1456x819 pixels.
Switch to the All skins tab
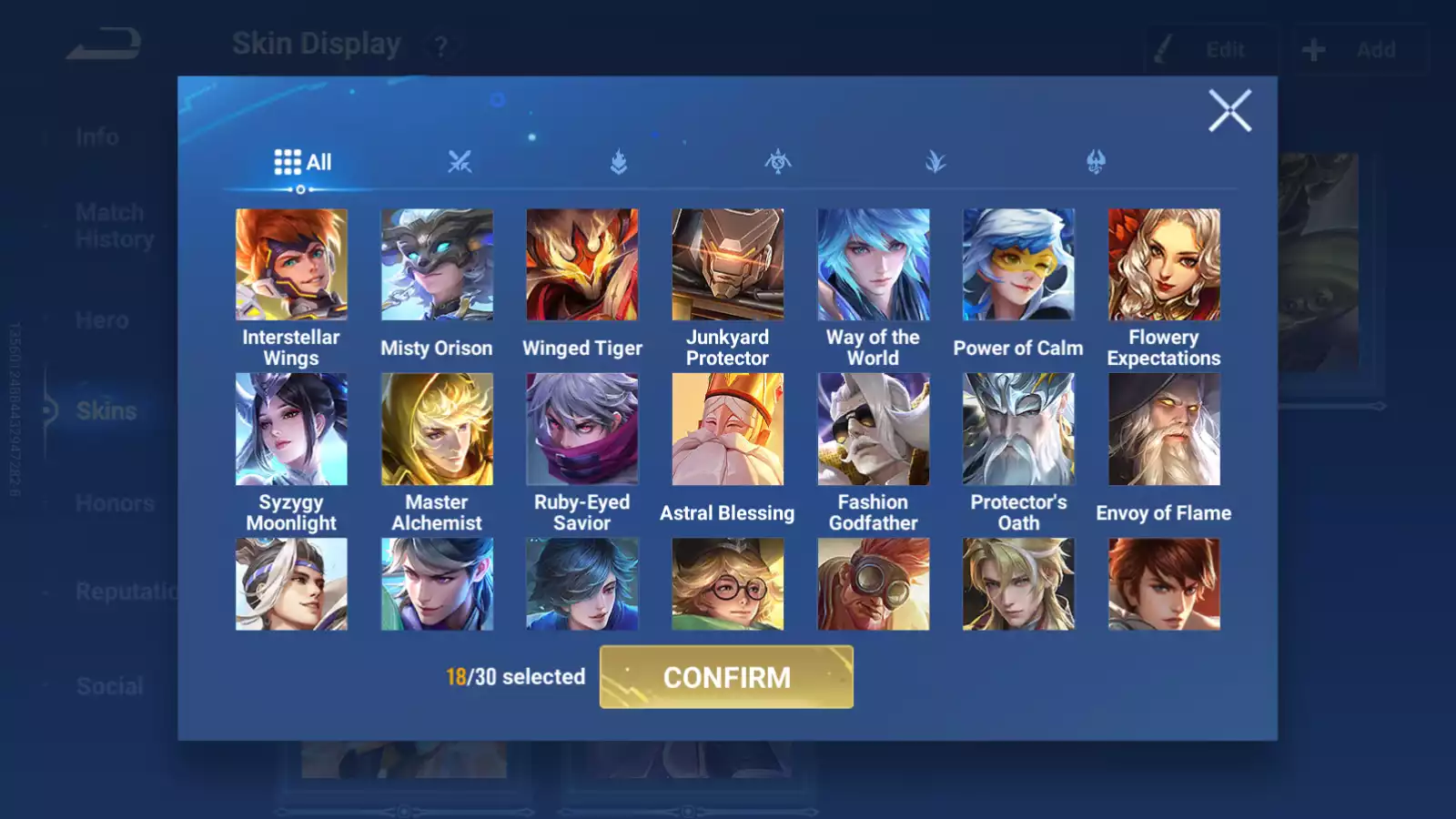[x=303, y=162]
